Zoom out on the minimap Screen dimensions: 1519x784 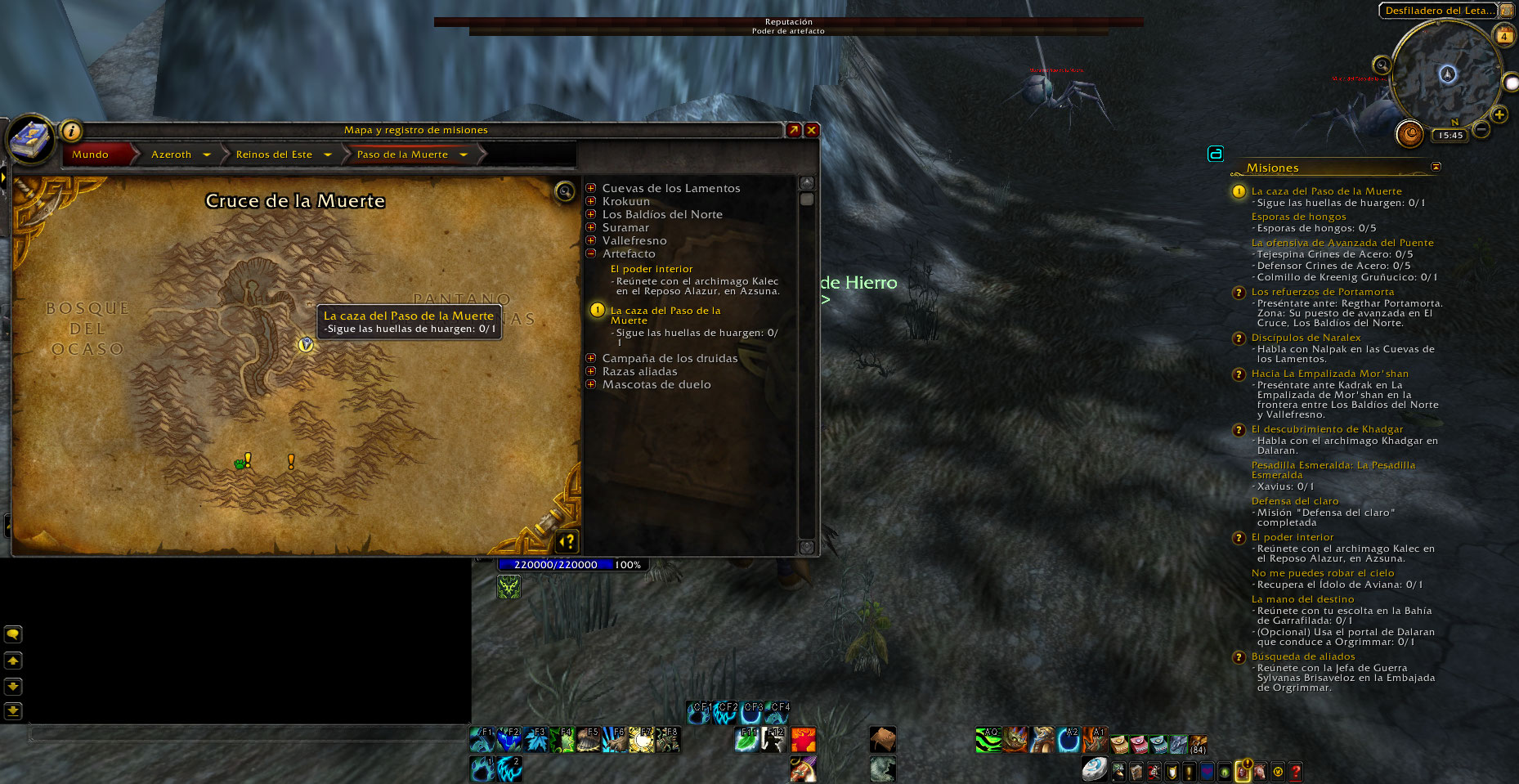pos(1481,129)
